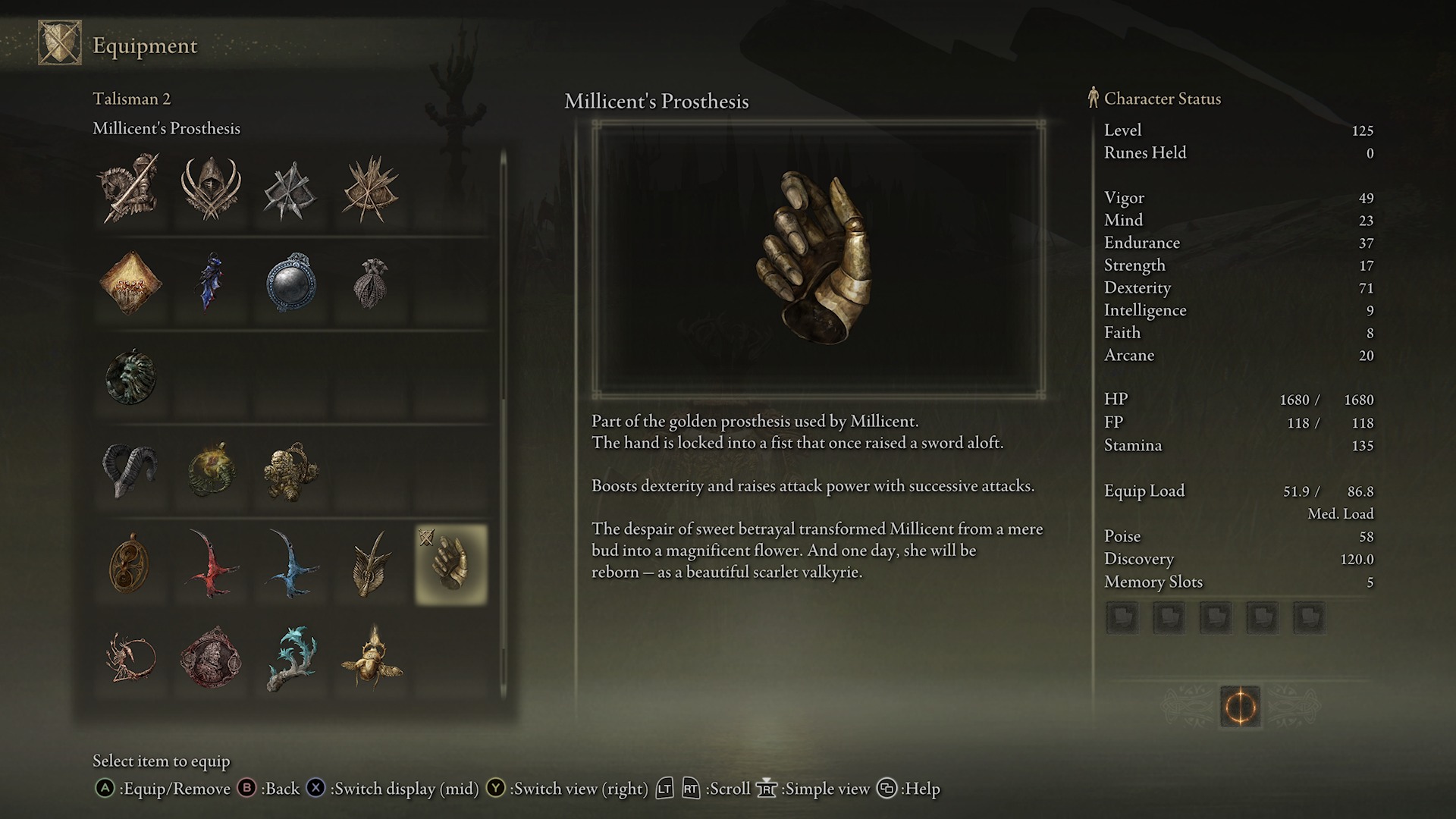Select the hooded figure with claws talisman
The height and width of the screenshot is (819, 1456).
[211, 190]
